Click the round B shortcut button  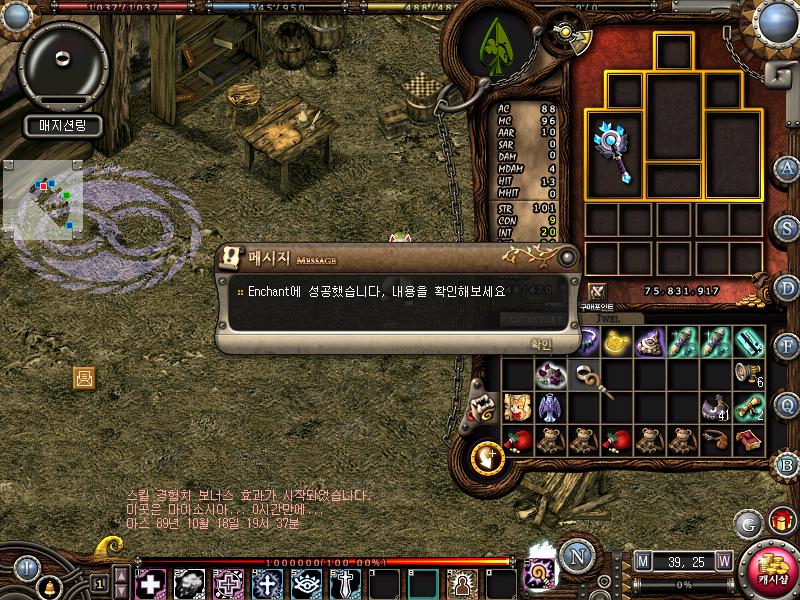click(787, 464)
